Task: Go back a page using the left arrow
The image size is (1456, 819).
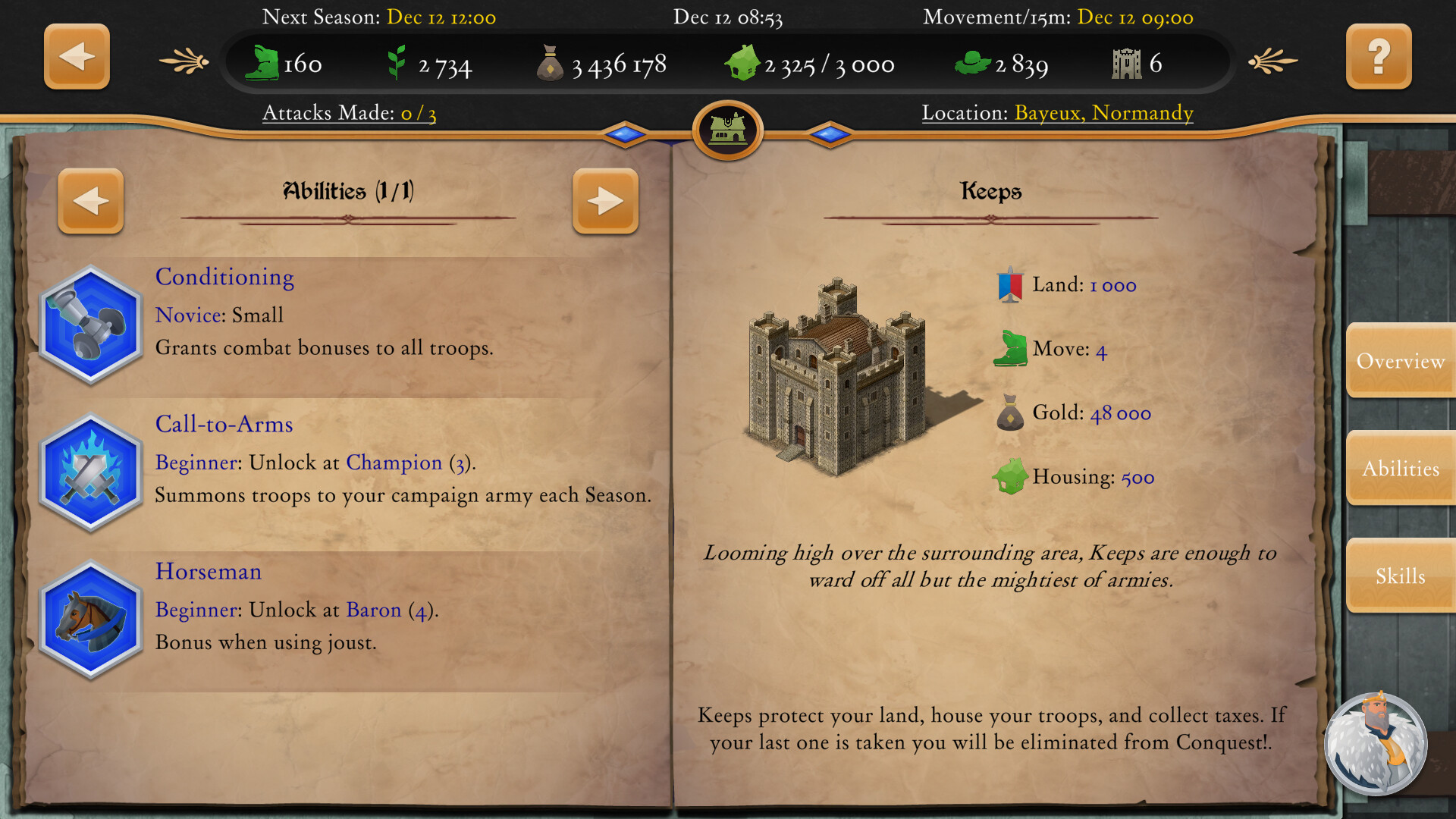Action: pyautogui.click(x=91, y=201)
